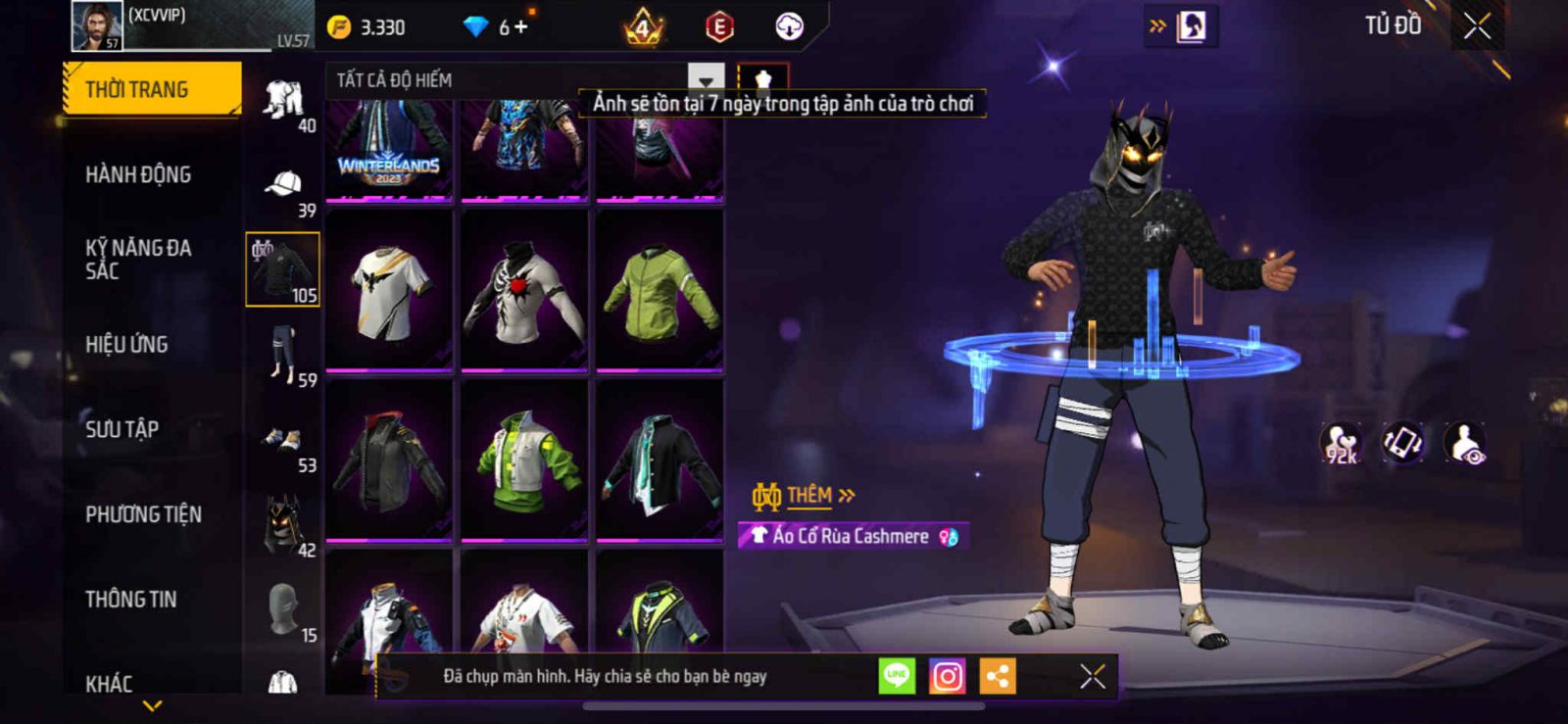The image size is (1568, 724).
Task: Open the PHƯƠNG TIỆN section
Action: pyautogui.click(x=143, y=514)
